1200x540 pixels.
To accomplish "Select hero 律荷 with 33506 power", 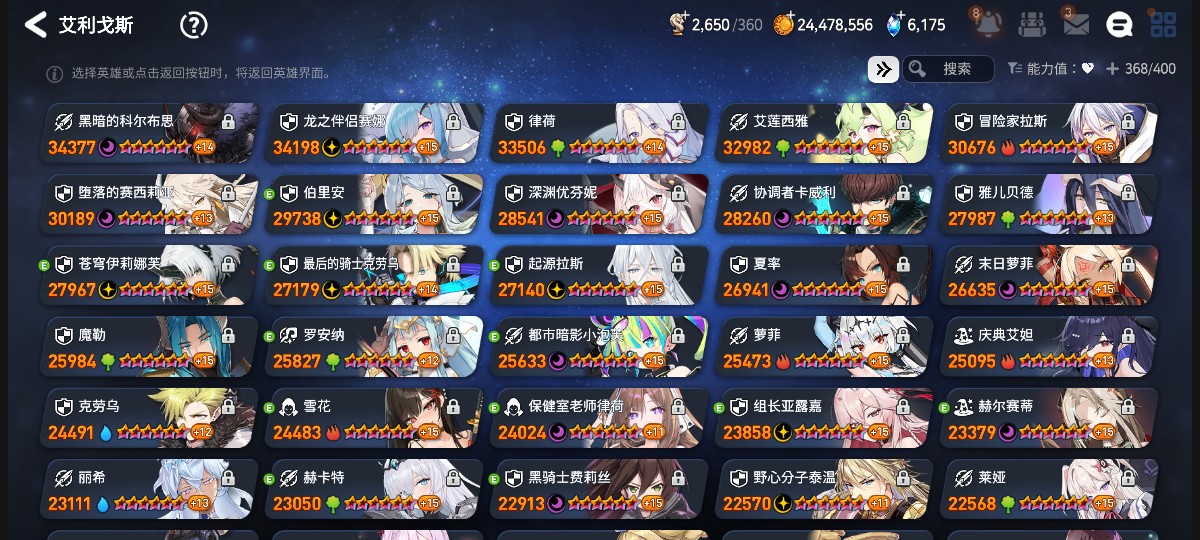I will (600, 133).
